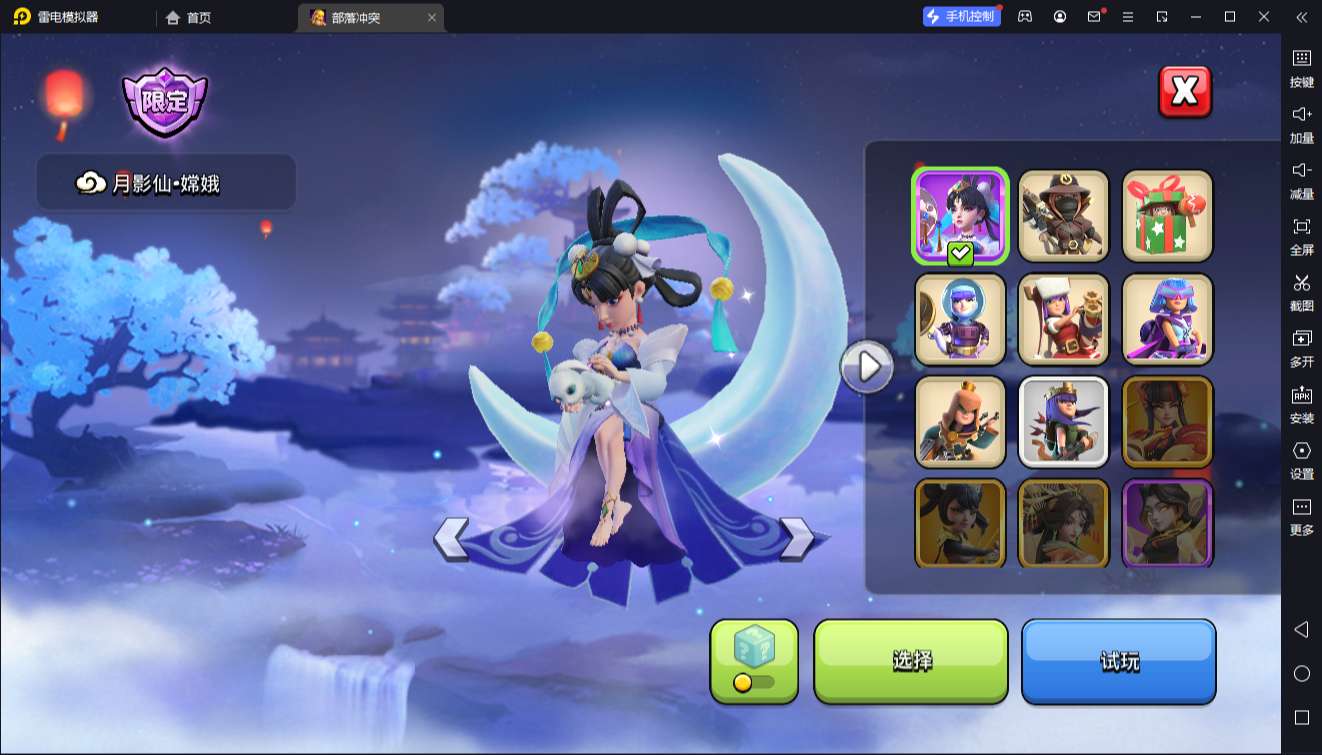This screenshot has width=1322, height=755.
Task: Open the 限定 limited badge
Action: coord(164,102)
